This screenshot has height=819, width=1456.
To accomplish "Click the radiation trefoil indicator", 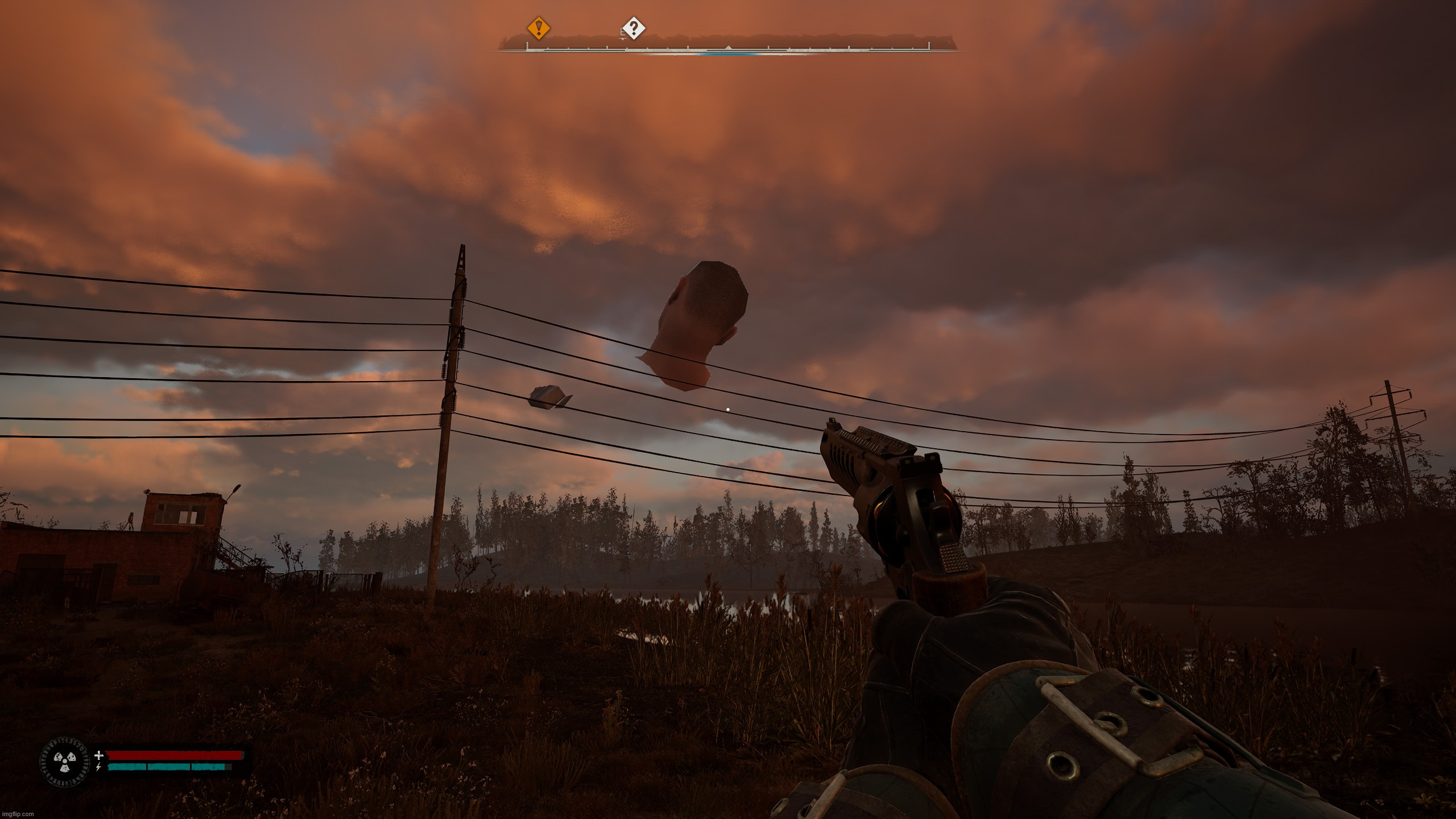I will pyautogui.click(x=64, y=763).
